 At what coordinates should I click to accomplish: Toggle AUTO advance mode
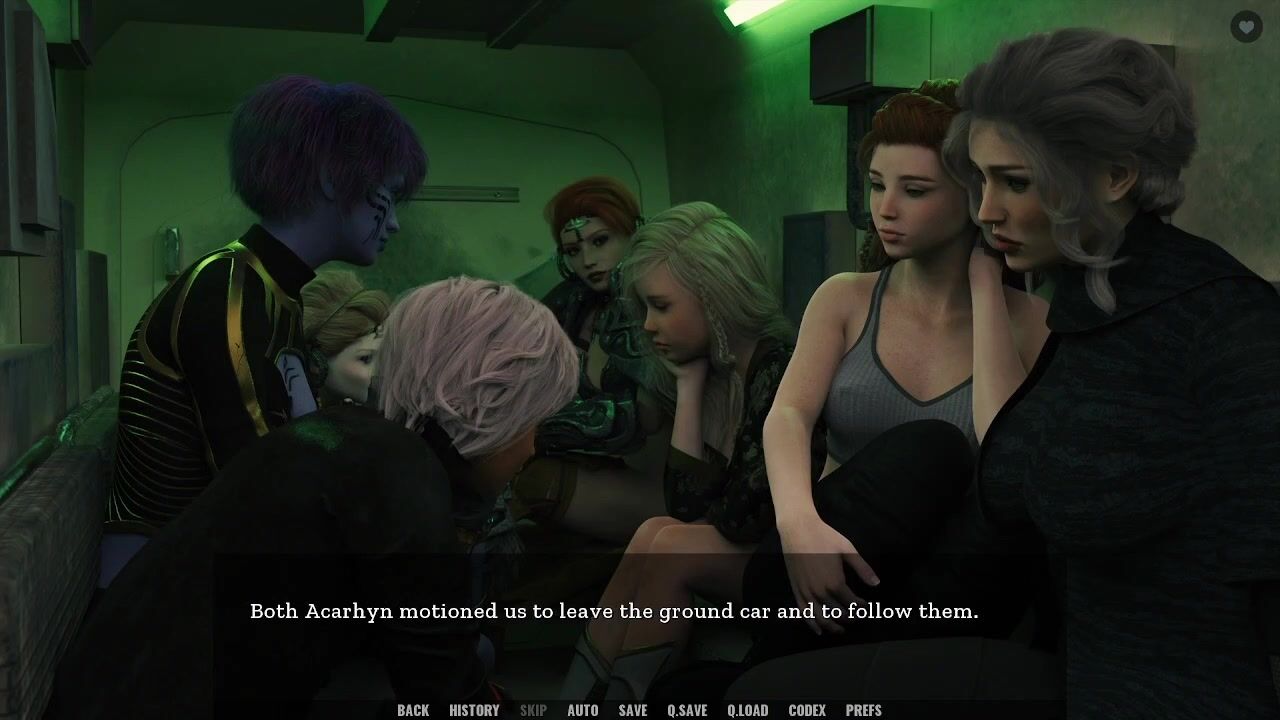coord(583,710)
